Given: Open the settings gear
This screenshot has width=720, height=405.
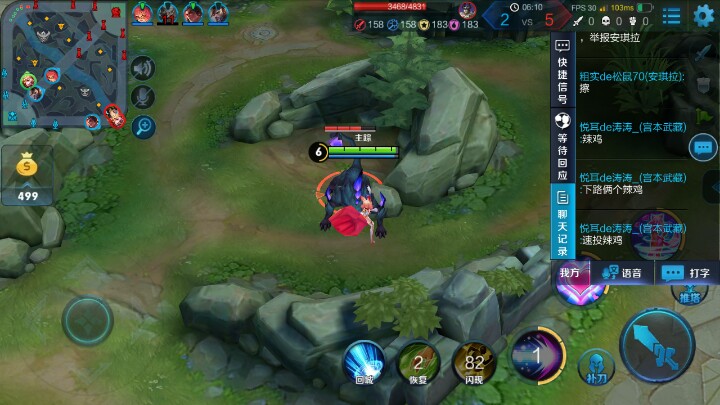Looking at the screenshot, I should tap(704, 14).
